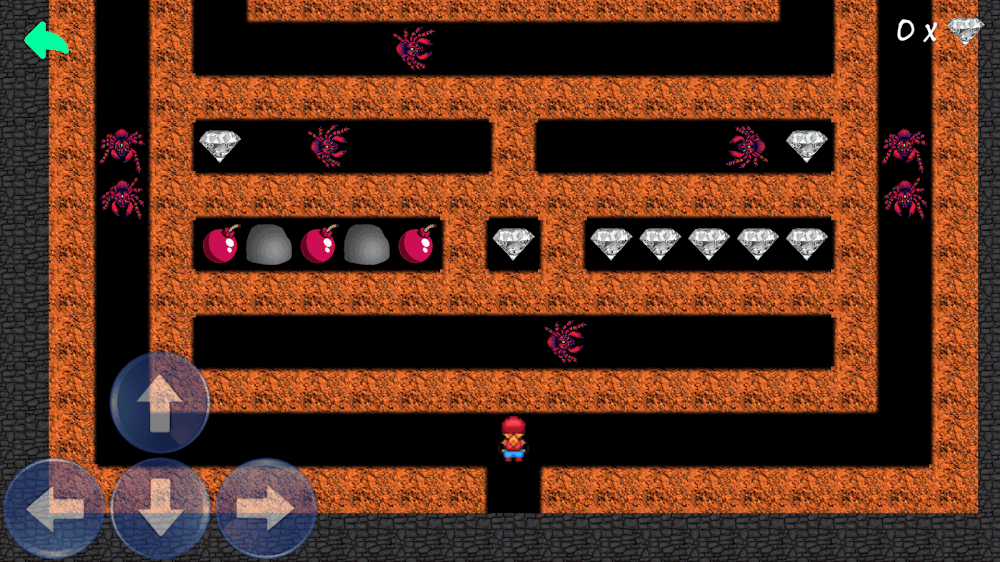Tap the green back arrow

pos(46,41)
